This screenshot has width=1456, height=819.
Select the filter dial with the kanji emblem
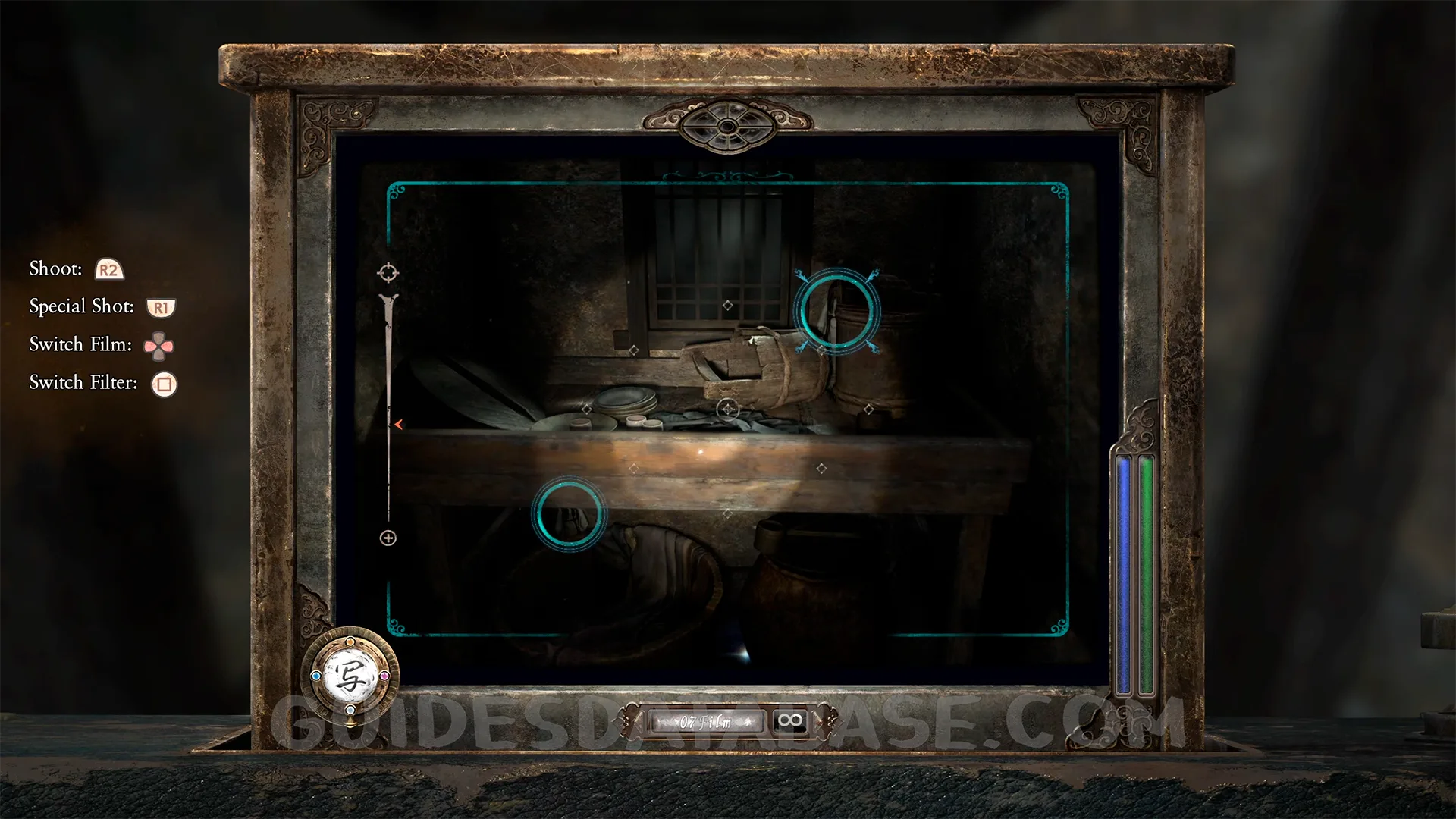pyautogui.click(x=350, y=676)
